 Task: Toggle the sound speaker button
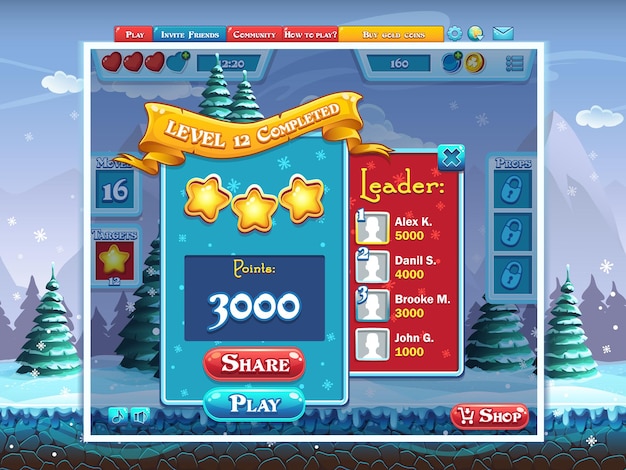[x=139, y=416]
